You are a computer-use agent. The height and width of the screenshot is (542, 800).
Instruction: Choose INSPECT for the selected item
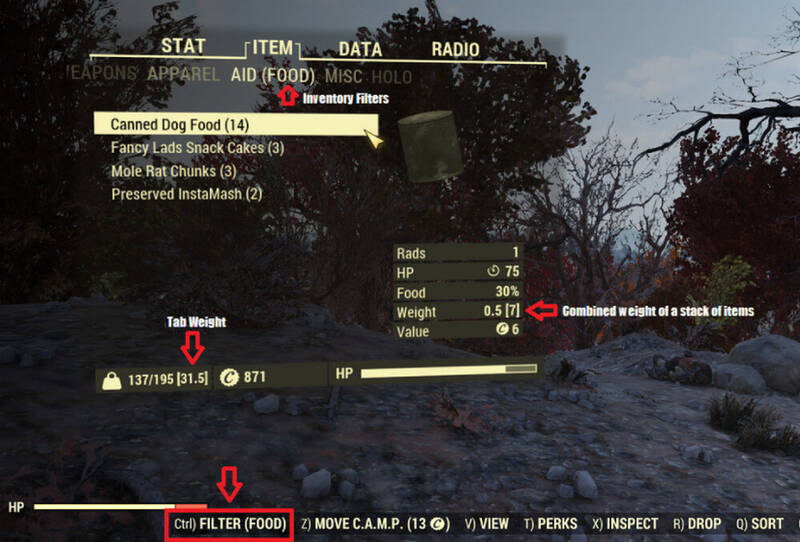click(x=625, y=524)
